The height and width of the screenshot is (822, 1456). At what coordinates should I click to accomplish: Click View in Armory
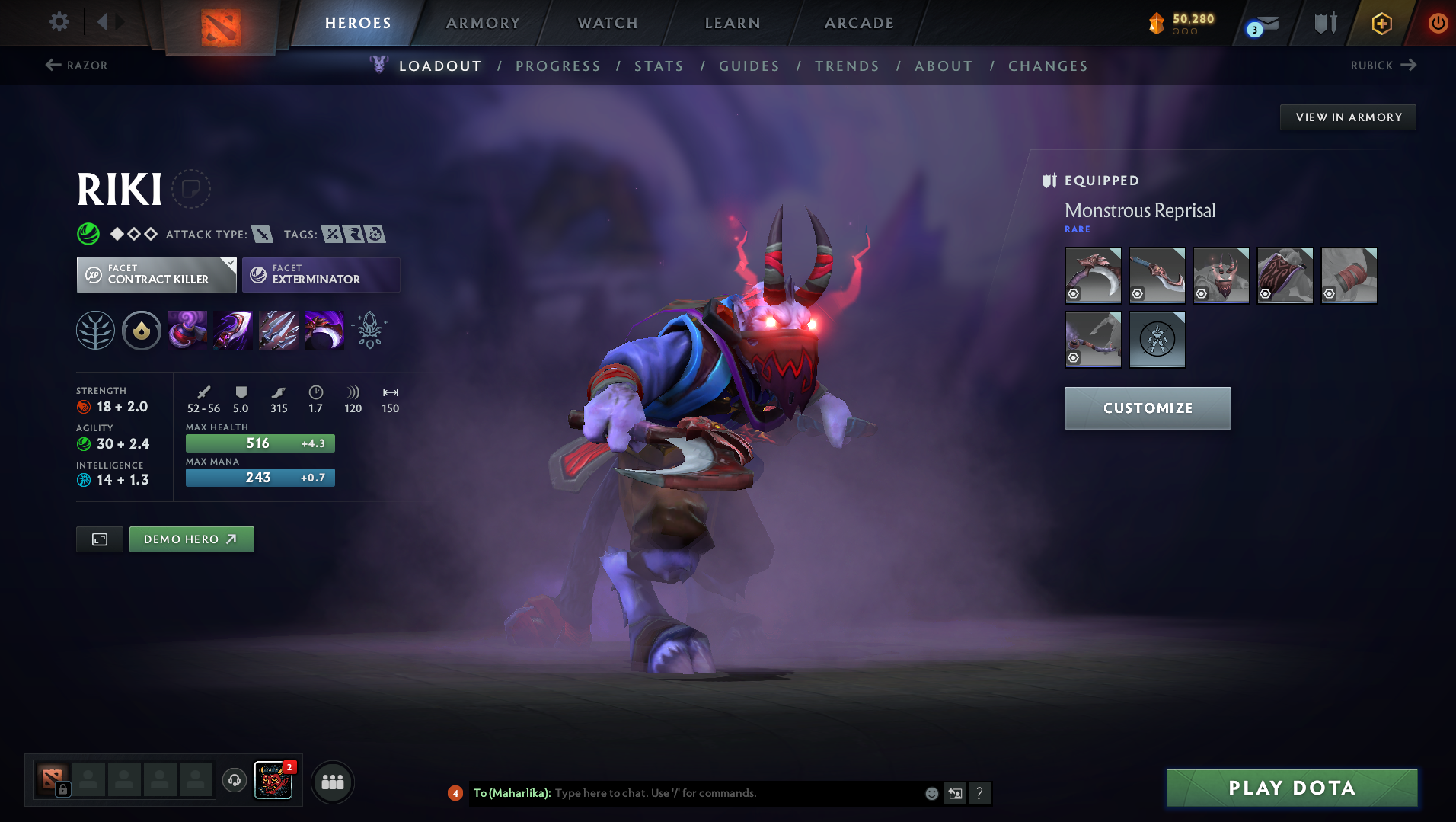[1347, 117]
